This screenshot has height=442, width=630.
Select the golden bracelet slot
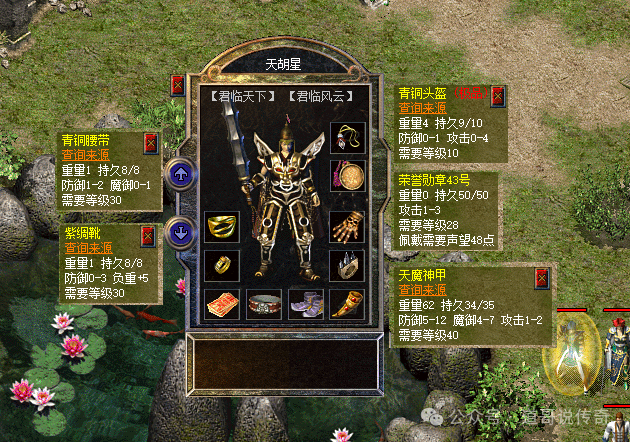(x=222, y=227)
